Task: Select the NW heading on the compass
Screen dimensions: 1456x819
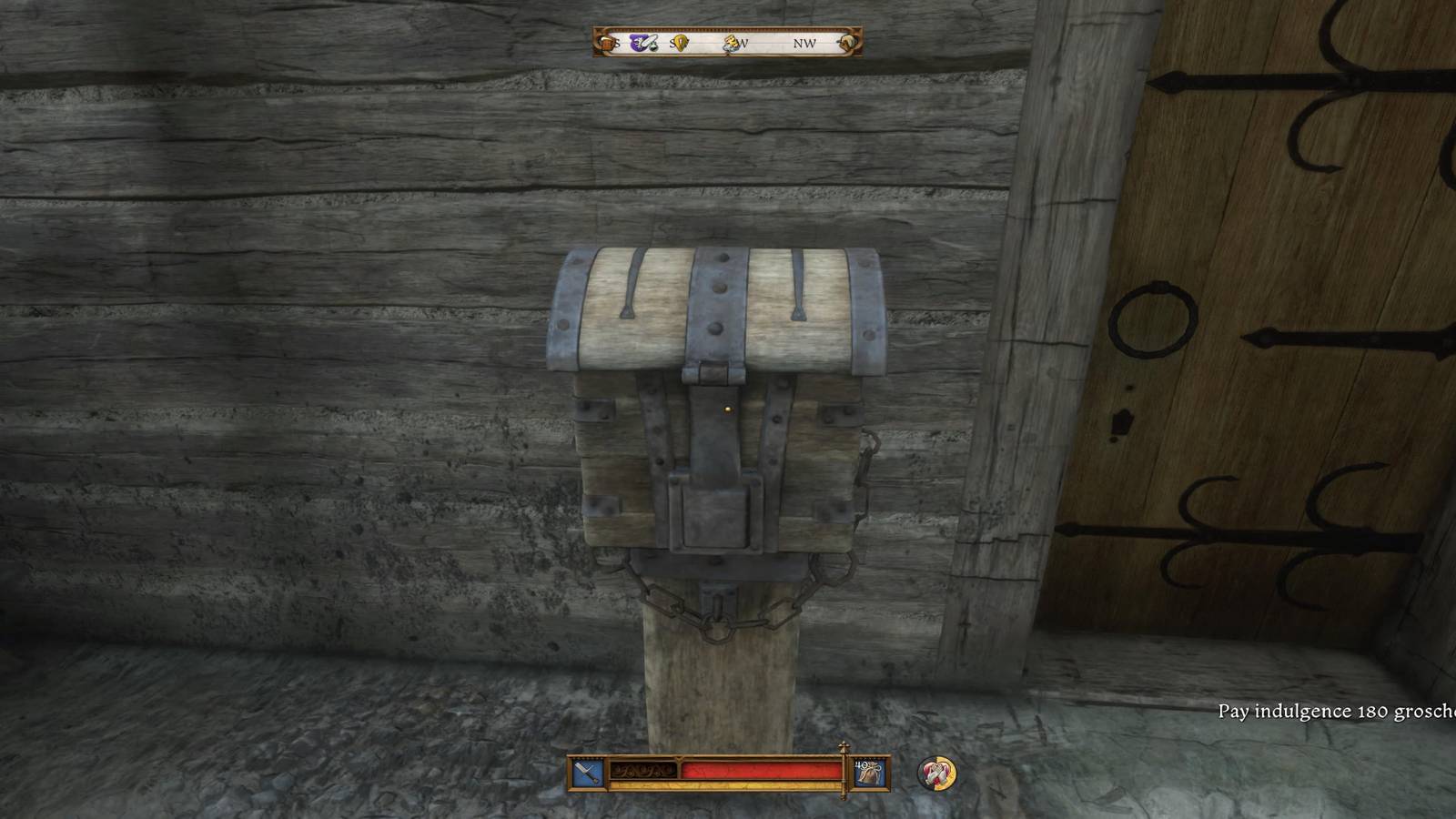Action: point(804,42)
